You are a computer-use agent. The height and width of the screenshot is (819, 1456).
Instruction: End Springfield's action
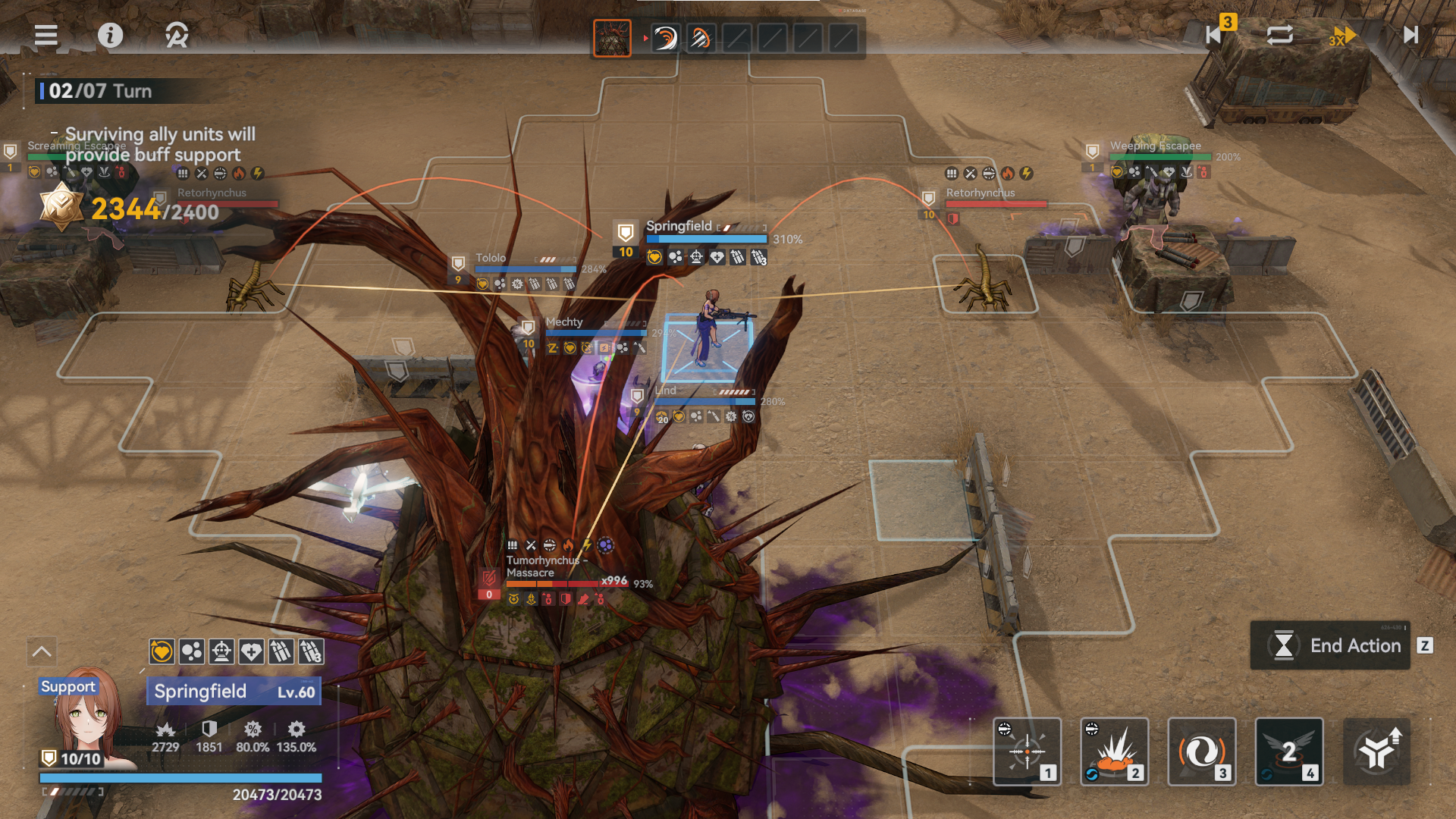[1331, 645]
